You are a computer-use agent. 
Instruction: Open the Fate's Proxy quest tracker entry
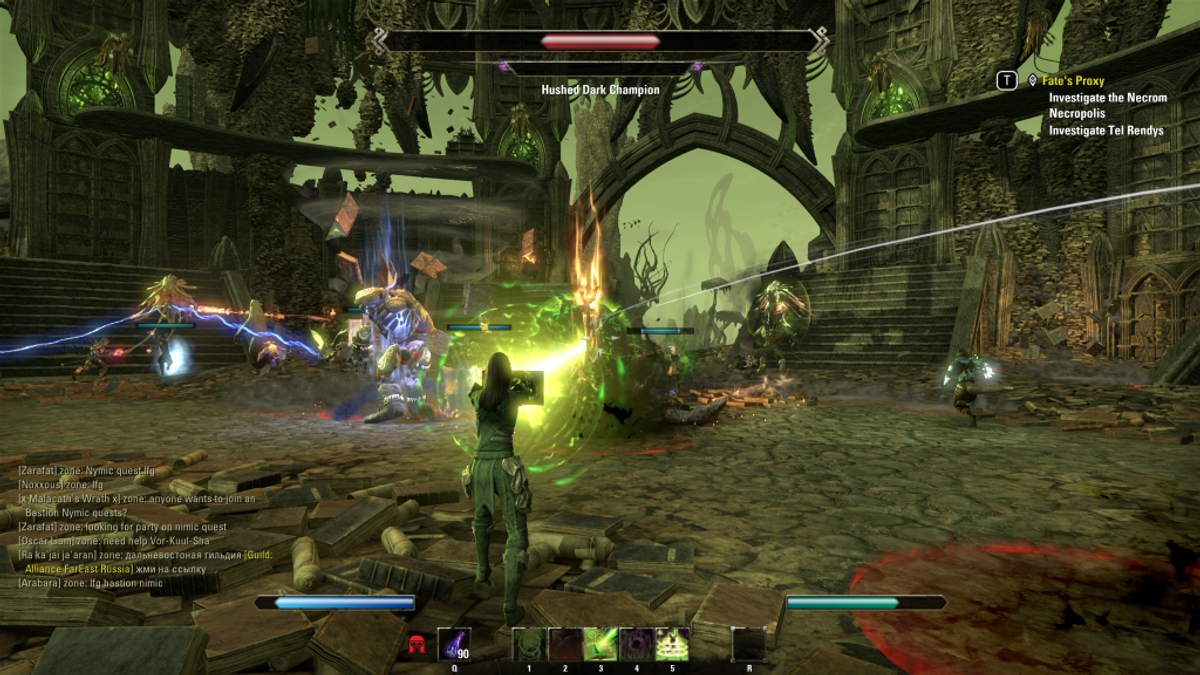coord(1075,81)
